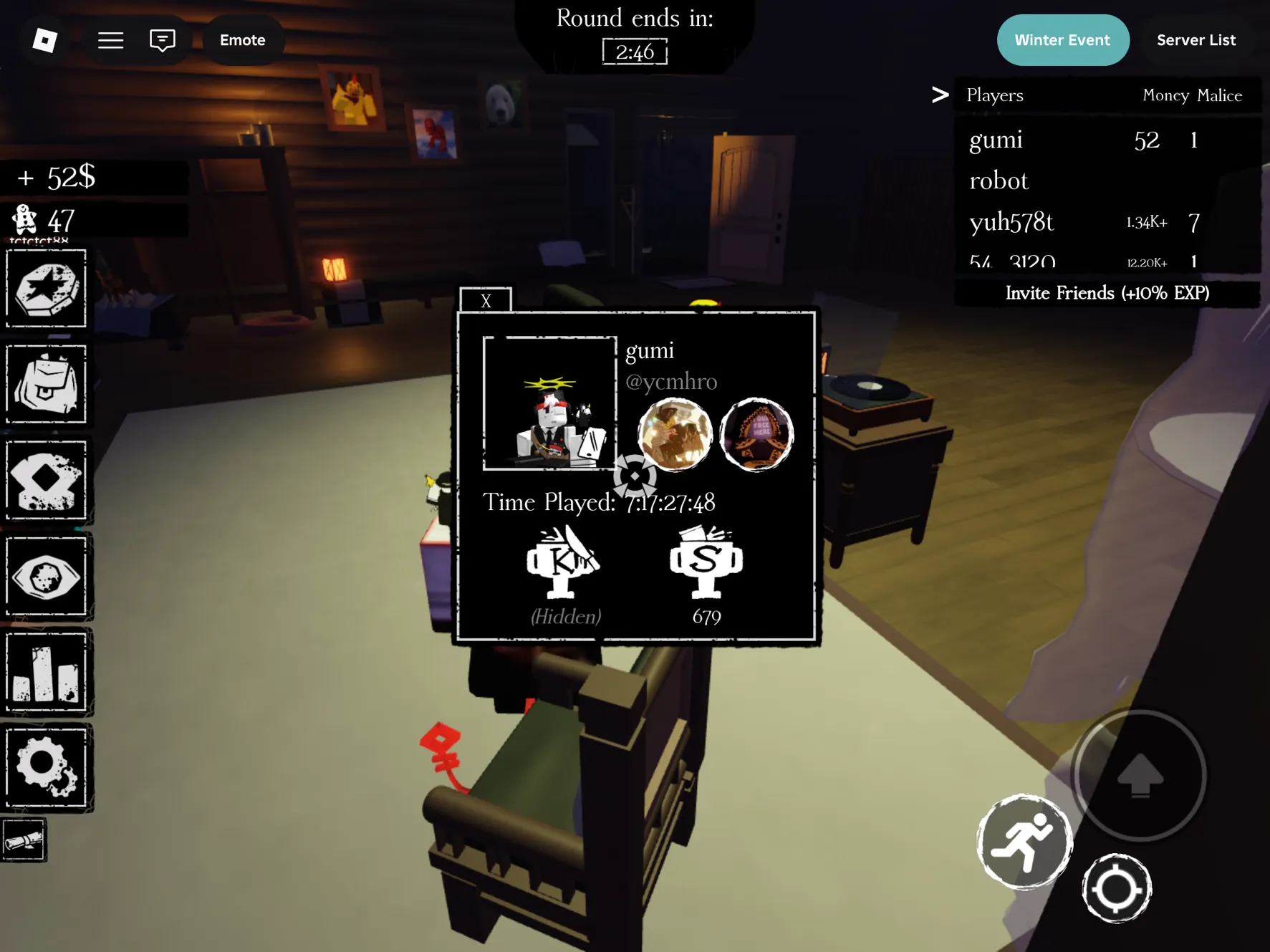
Task: Select gumi in the player list
Action: (996, 140)
